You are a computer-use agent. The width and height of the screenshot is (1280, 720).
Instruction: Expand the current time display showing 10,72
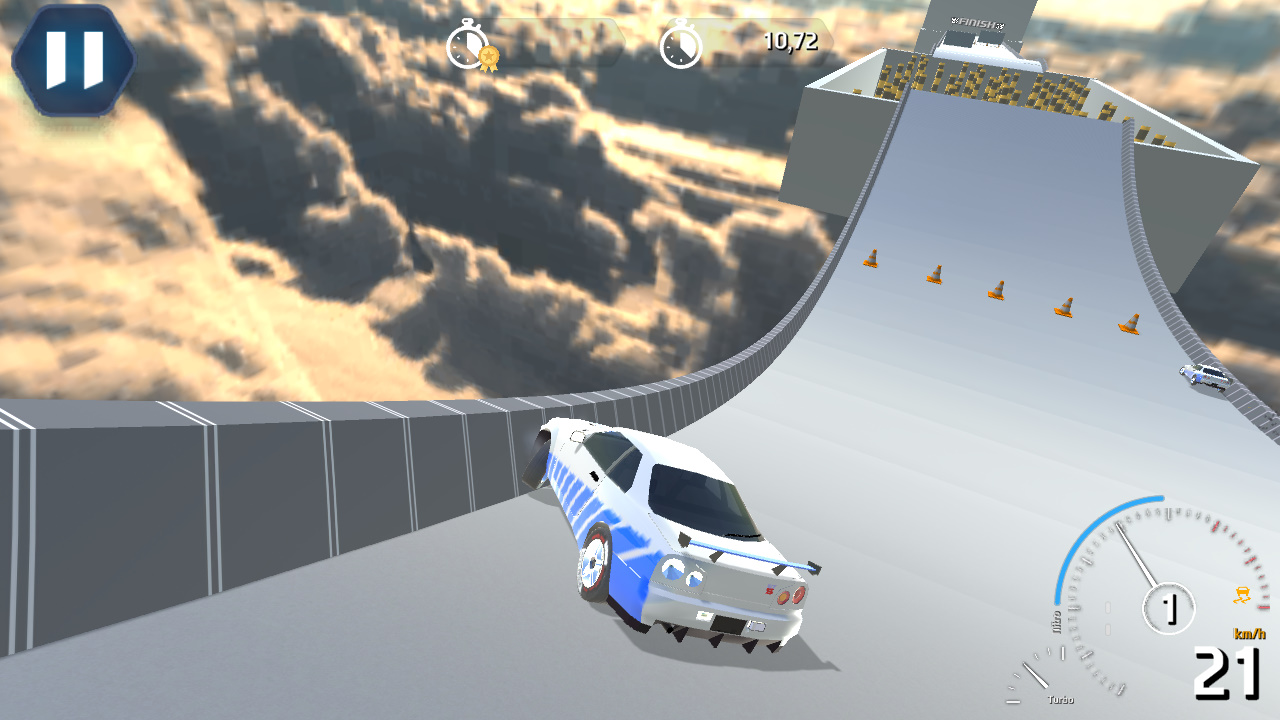click(x=793, y=43)
